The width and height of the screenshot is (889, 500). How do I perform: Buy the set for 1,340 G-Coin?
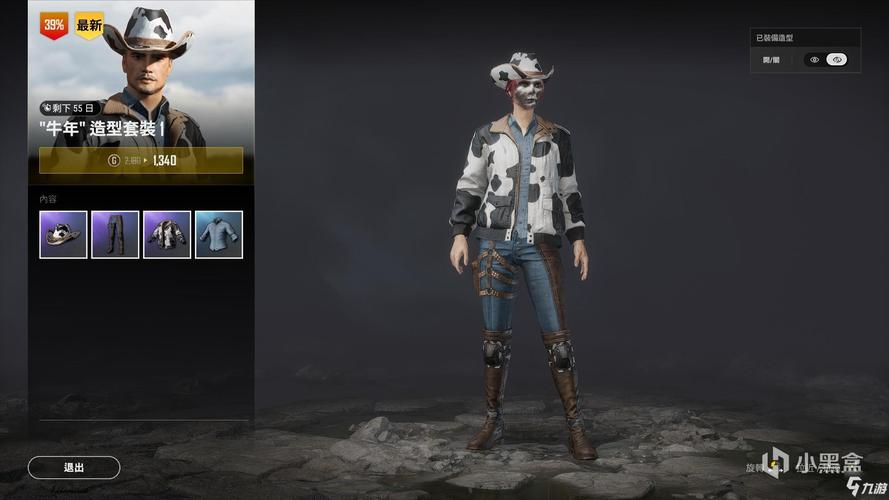pyautogui.click(x=141, y=160)
